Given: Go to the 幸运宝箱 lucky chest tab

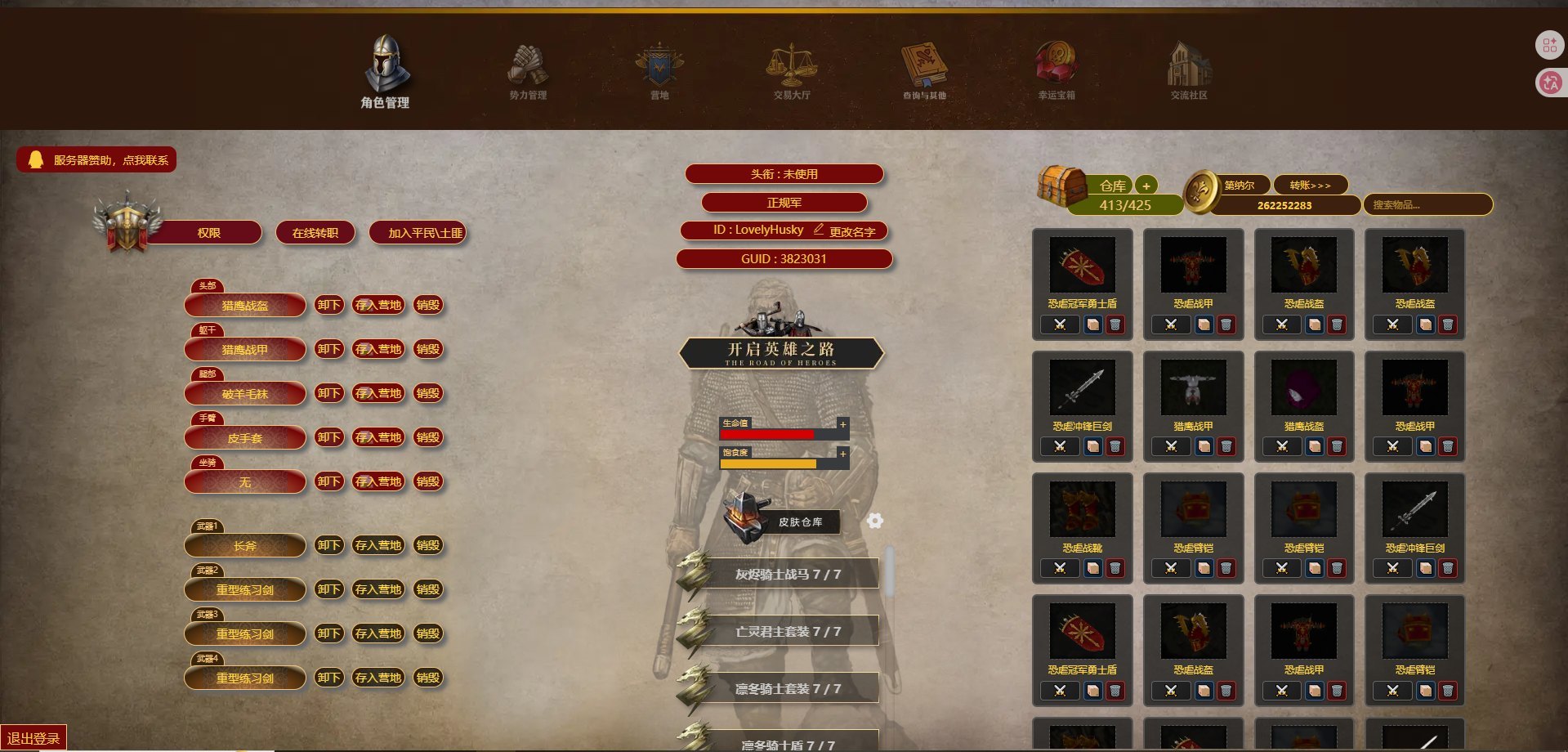Looking at the screenshot, I should (x=1056, y=74).
